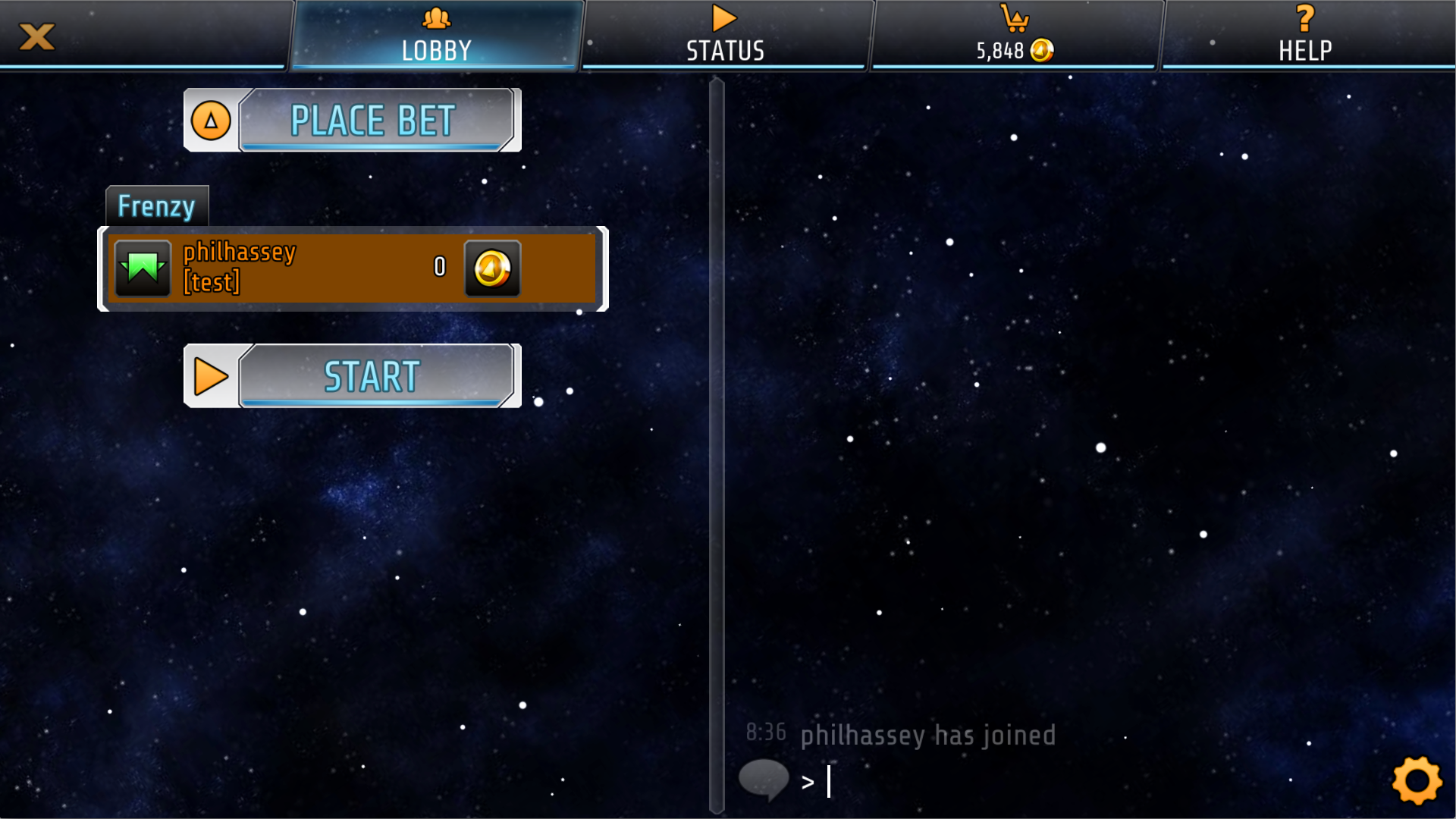Screen dimensions: 1456x819
Task: Open the Help tab
Action: pyautogui.click(x=1304, y=35)
